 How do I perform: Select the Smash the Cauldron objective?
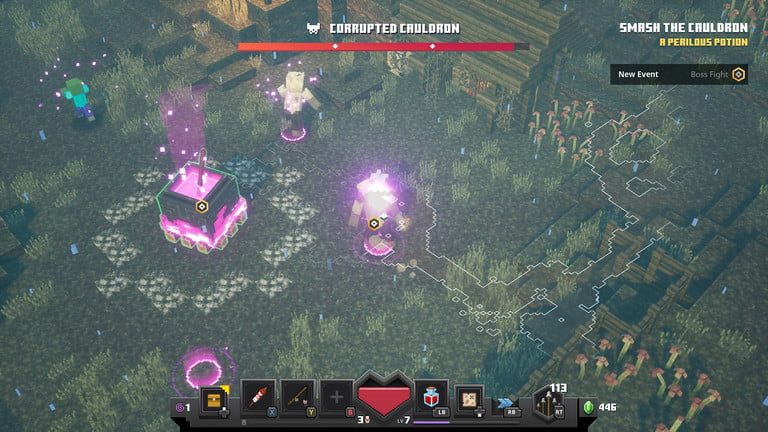pos(682,29)
